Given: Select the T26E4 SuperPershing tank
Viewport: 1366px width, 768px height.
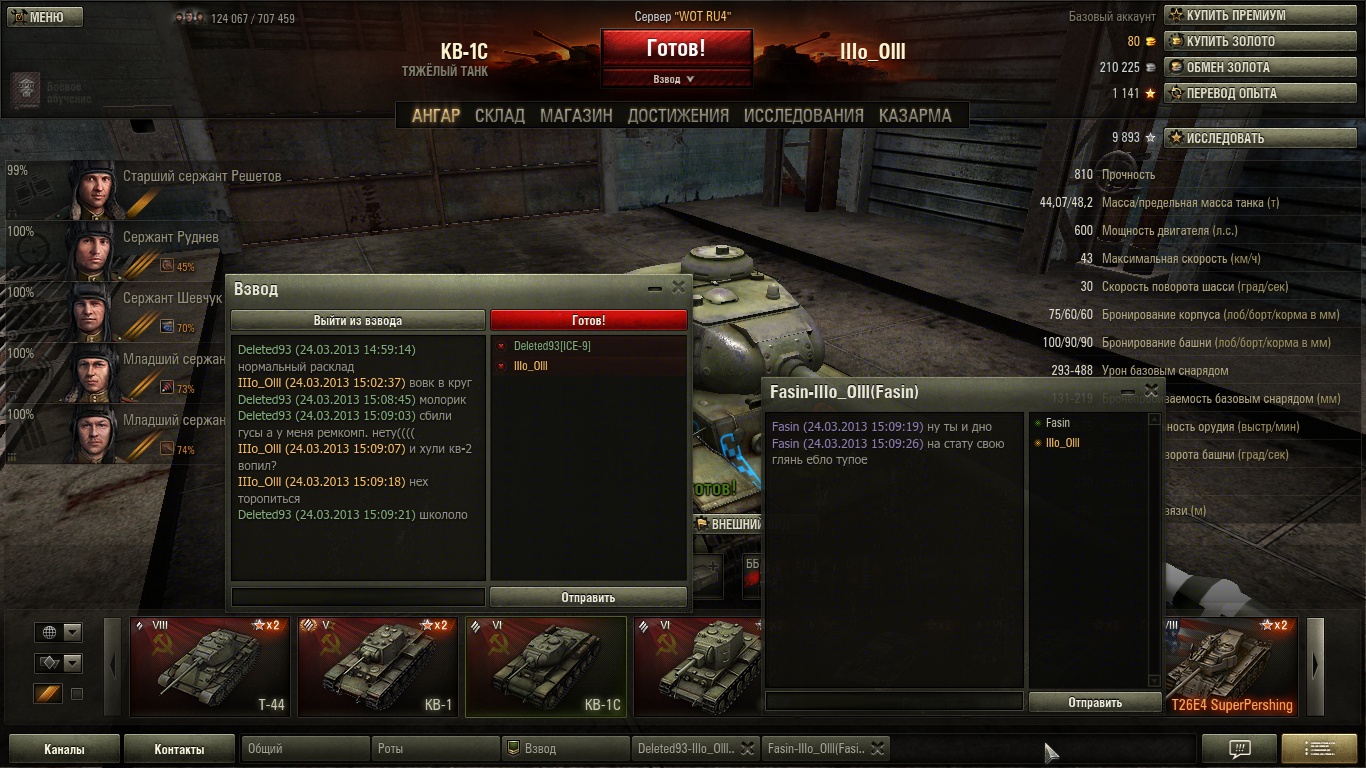Looking at the screenshot, I should pos(1231,667).
